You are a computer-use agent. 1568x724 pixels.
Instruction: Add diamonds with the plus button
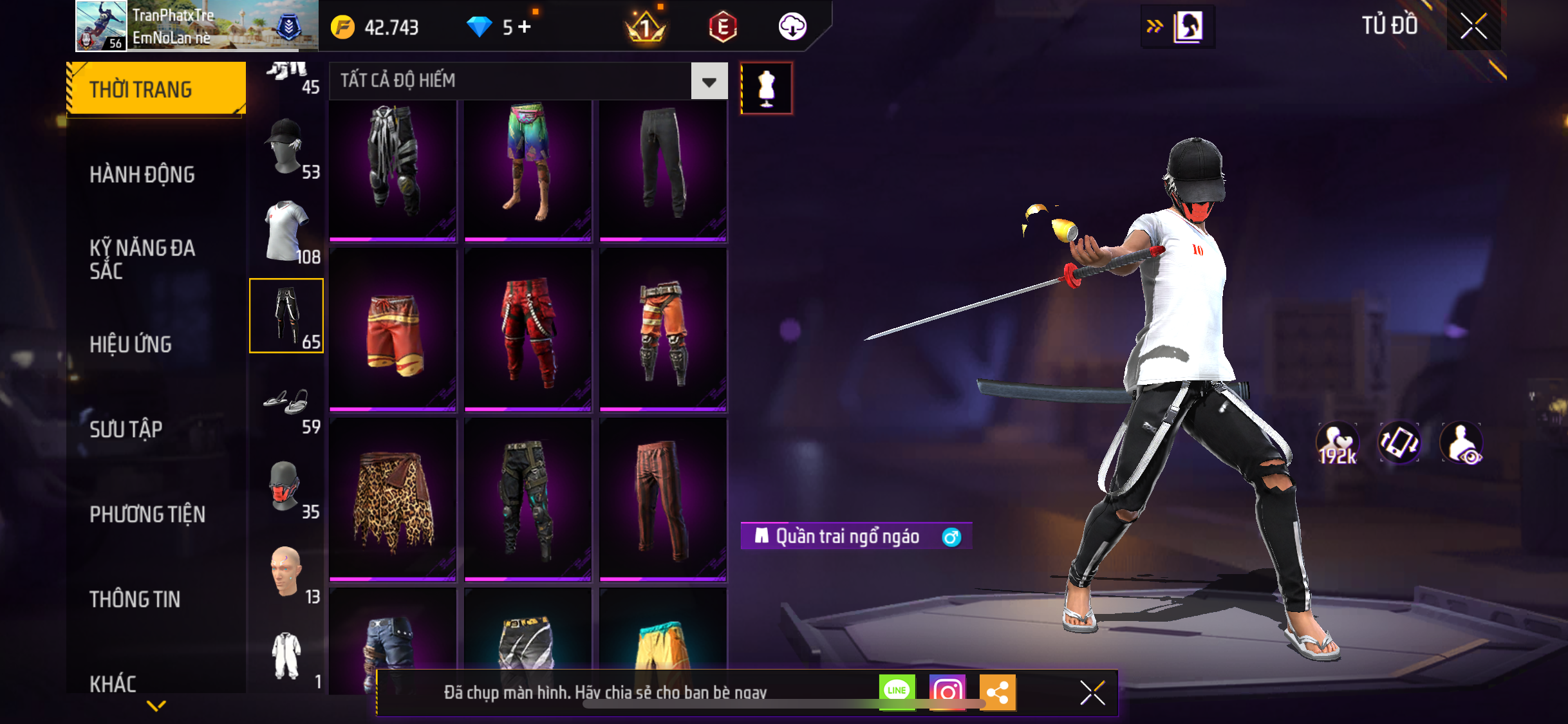[x=525, y=27]
